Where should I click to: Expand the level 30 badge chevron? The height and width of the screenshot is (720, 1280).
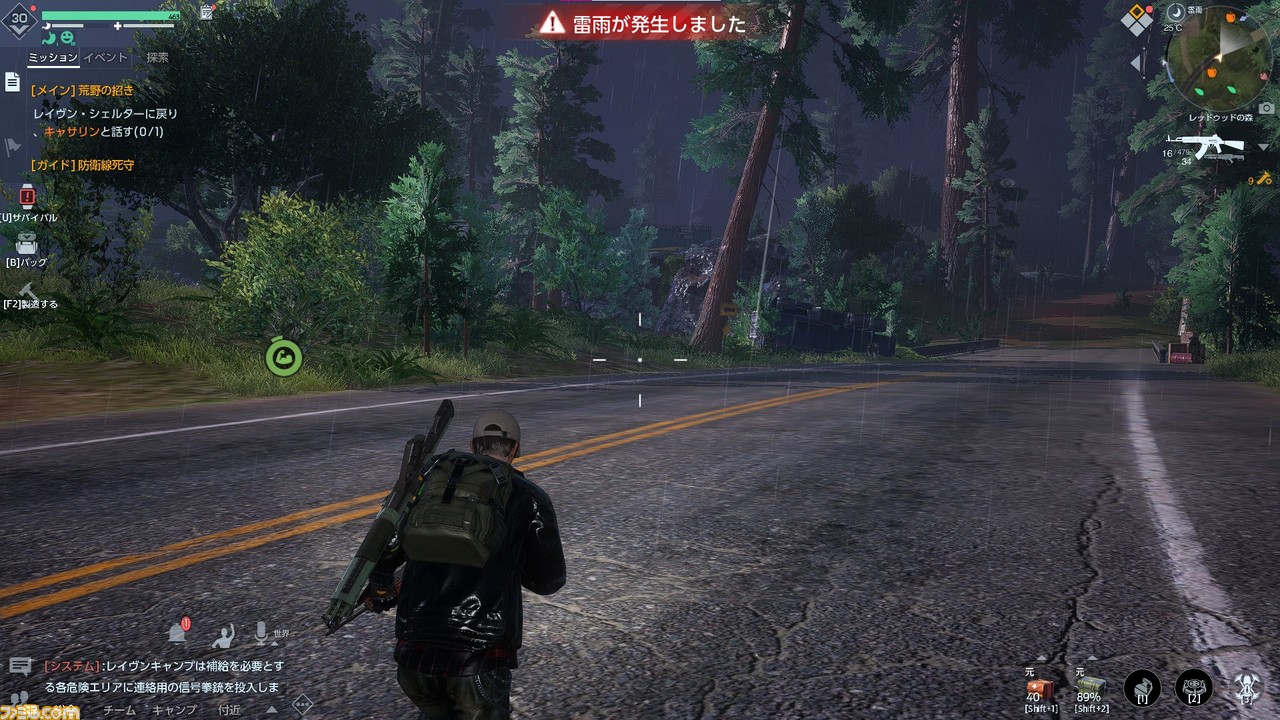click(x=19, y=30)
